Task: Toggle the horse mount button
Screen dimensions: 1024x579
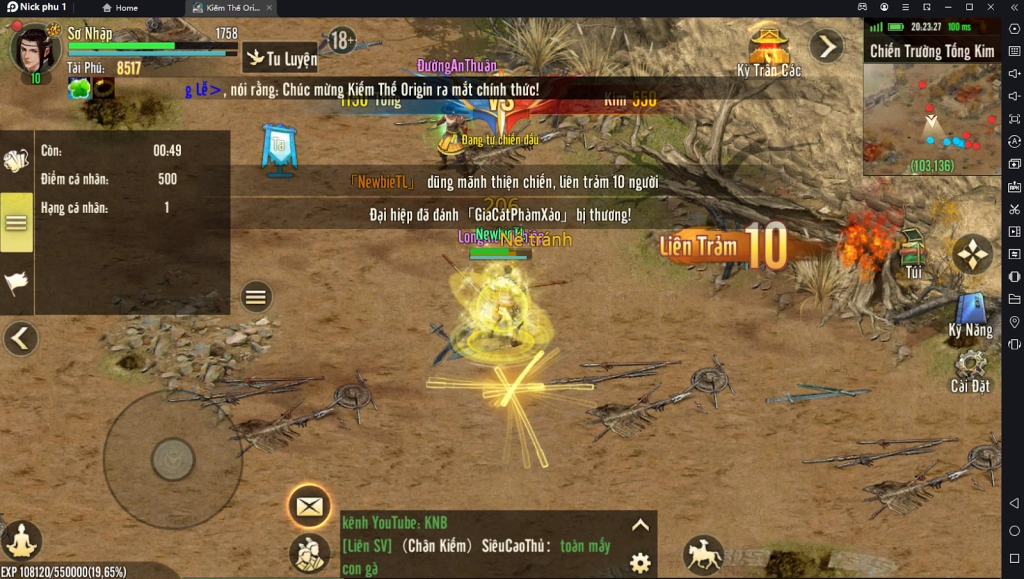Action: 703,554
